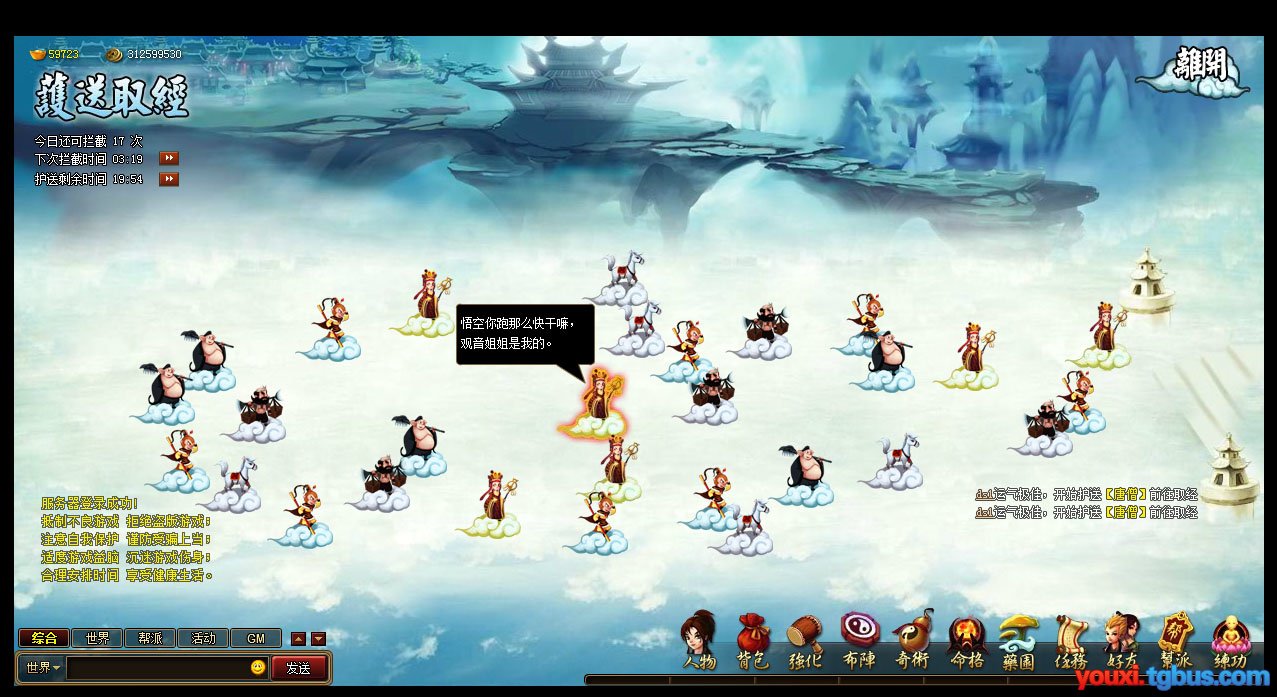Viewport: 1277px width, 697px height.
Task: Open the 命格 fate menu
Action: coord(966,642)
